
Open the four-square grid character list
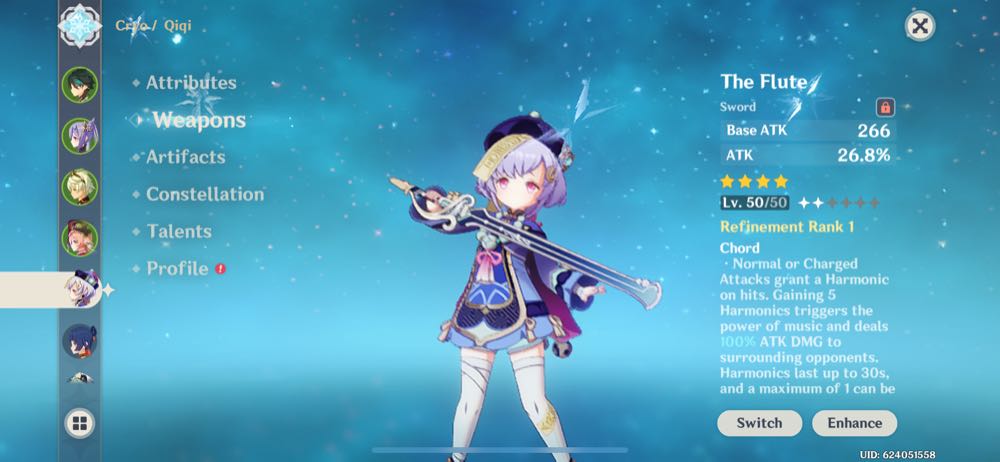click(x=79, y=423)
